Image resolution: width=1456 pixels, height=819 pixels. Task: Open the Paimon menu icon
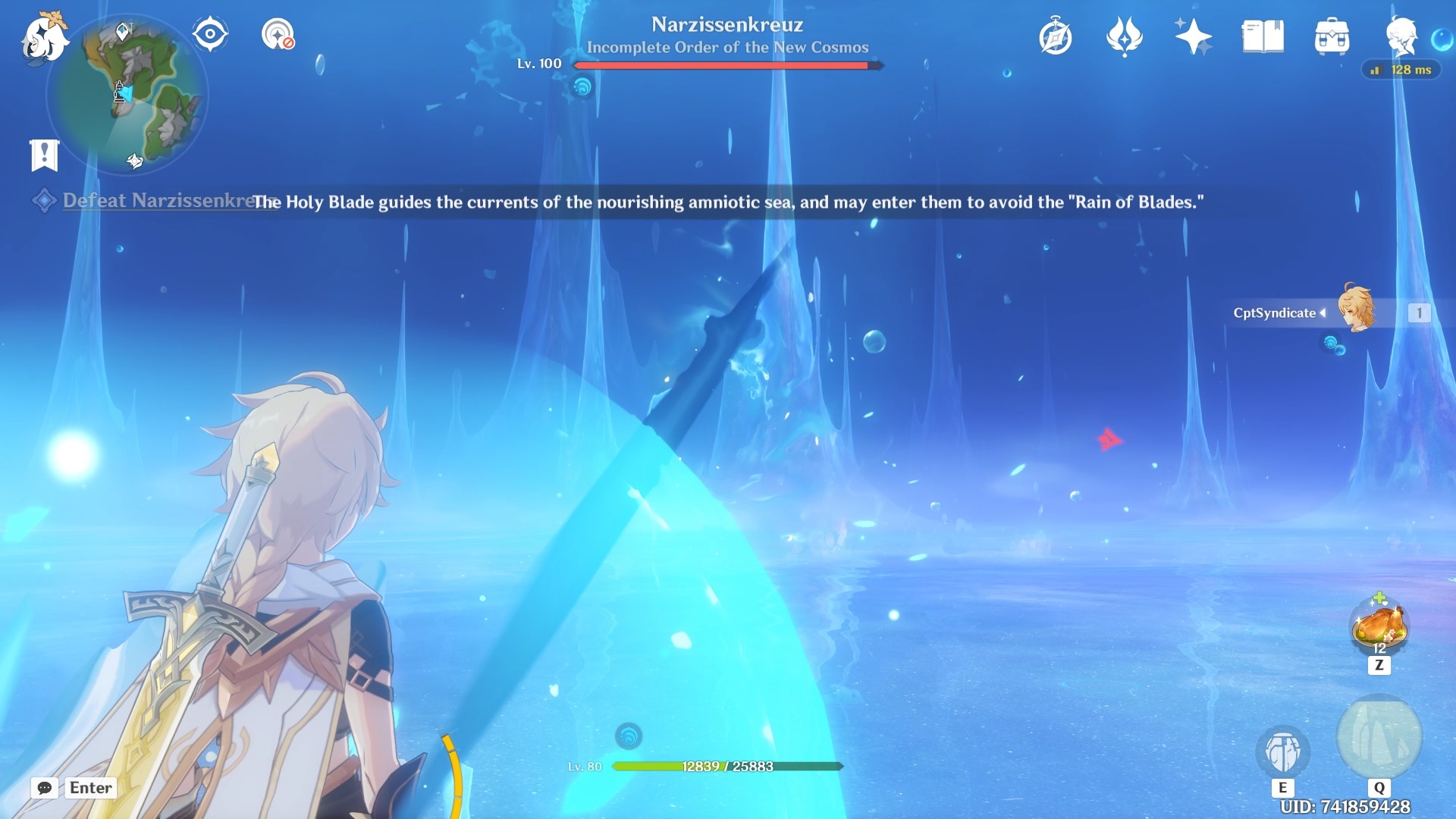click(44, 36)
